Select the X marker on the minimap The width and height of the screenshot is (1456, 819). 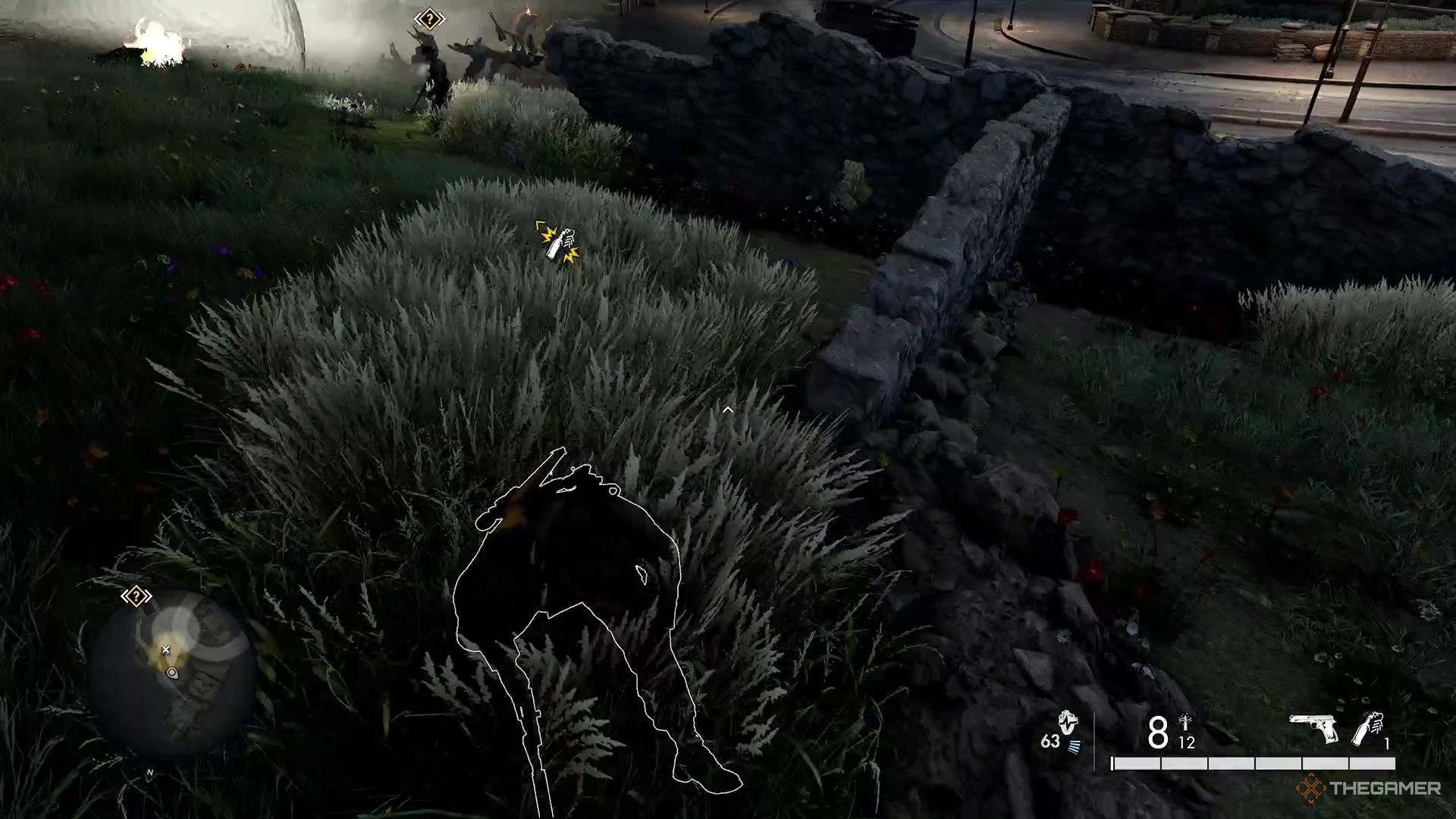point(165,650)
